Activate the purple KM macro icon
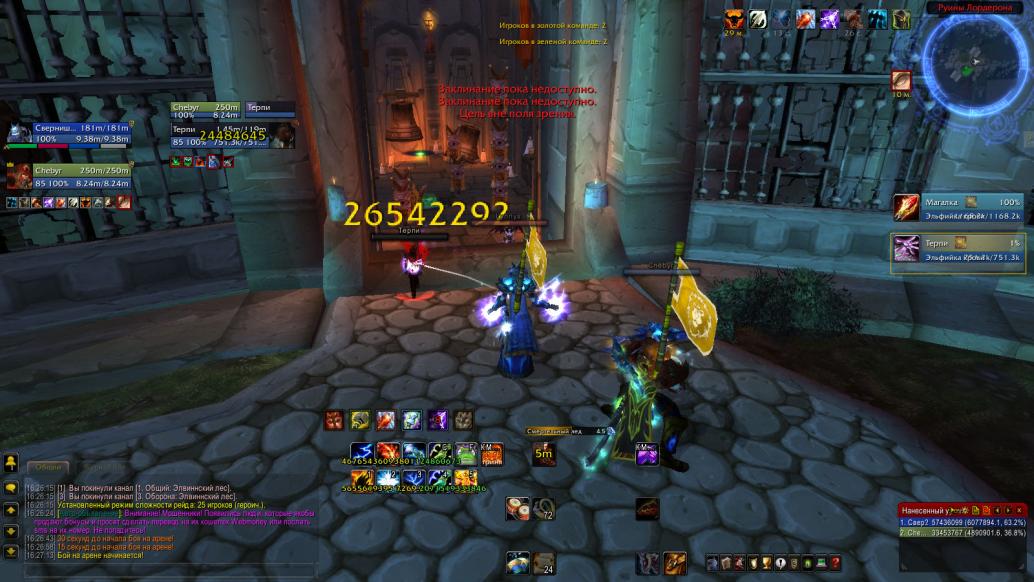This screenshot has width=1034, height=582. 647,453
